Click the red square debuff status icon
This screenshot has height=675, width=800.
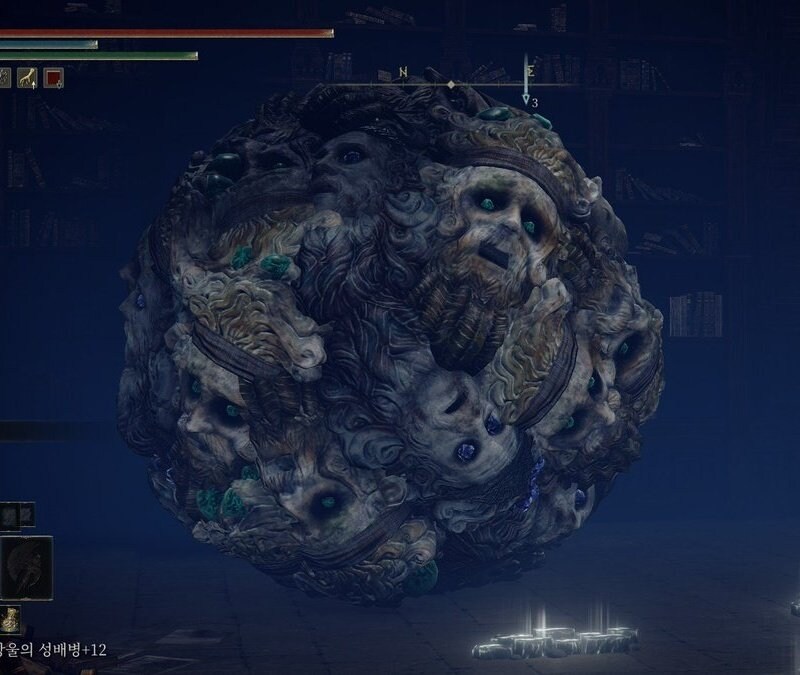53,77
